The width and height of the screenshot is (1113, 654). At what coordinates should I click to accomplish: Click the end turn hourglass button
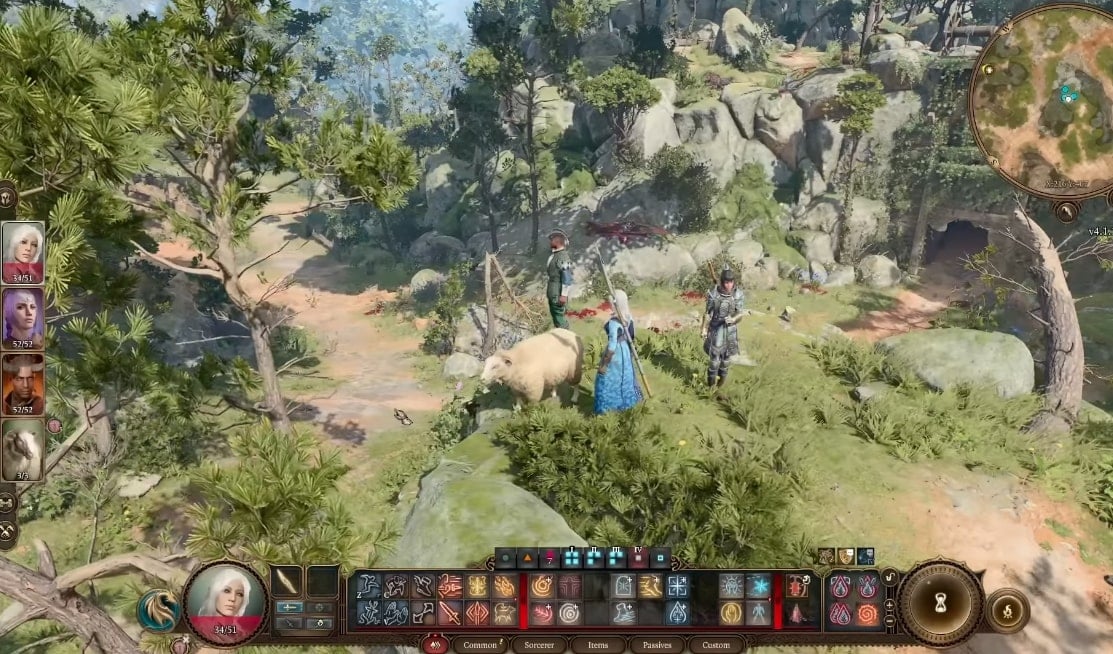(x=939, y=604)
